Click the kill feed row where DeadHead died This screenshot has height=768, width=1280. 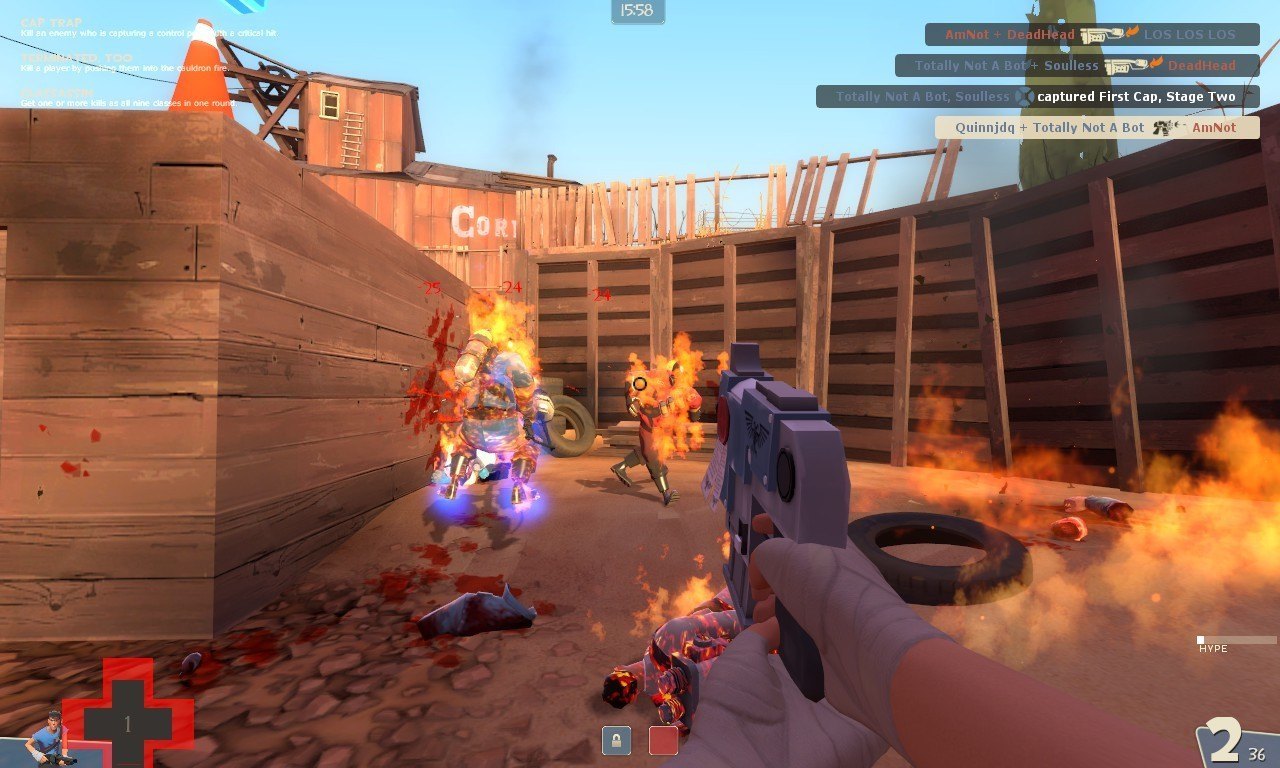pyautogui.click(x=1076, y=66)
